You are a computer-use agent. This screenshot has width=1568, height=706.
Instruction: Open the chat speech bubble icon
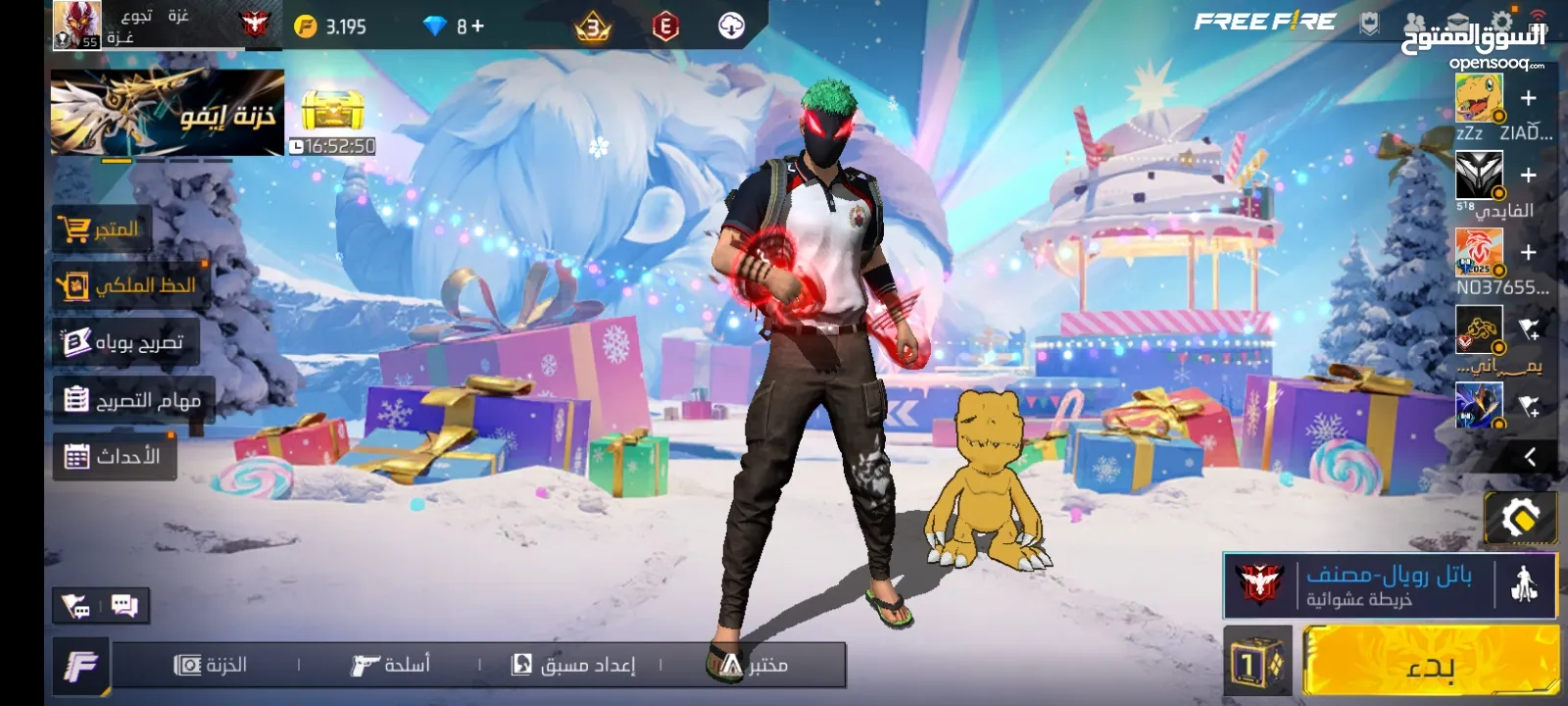coord(124,606)
